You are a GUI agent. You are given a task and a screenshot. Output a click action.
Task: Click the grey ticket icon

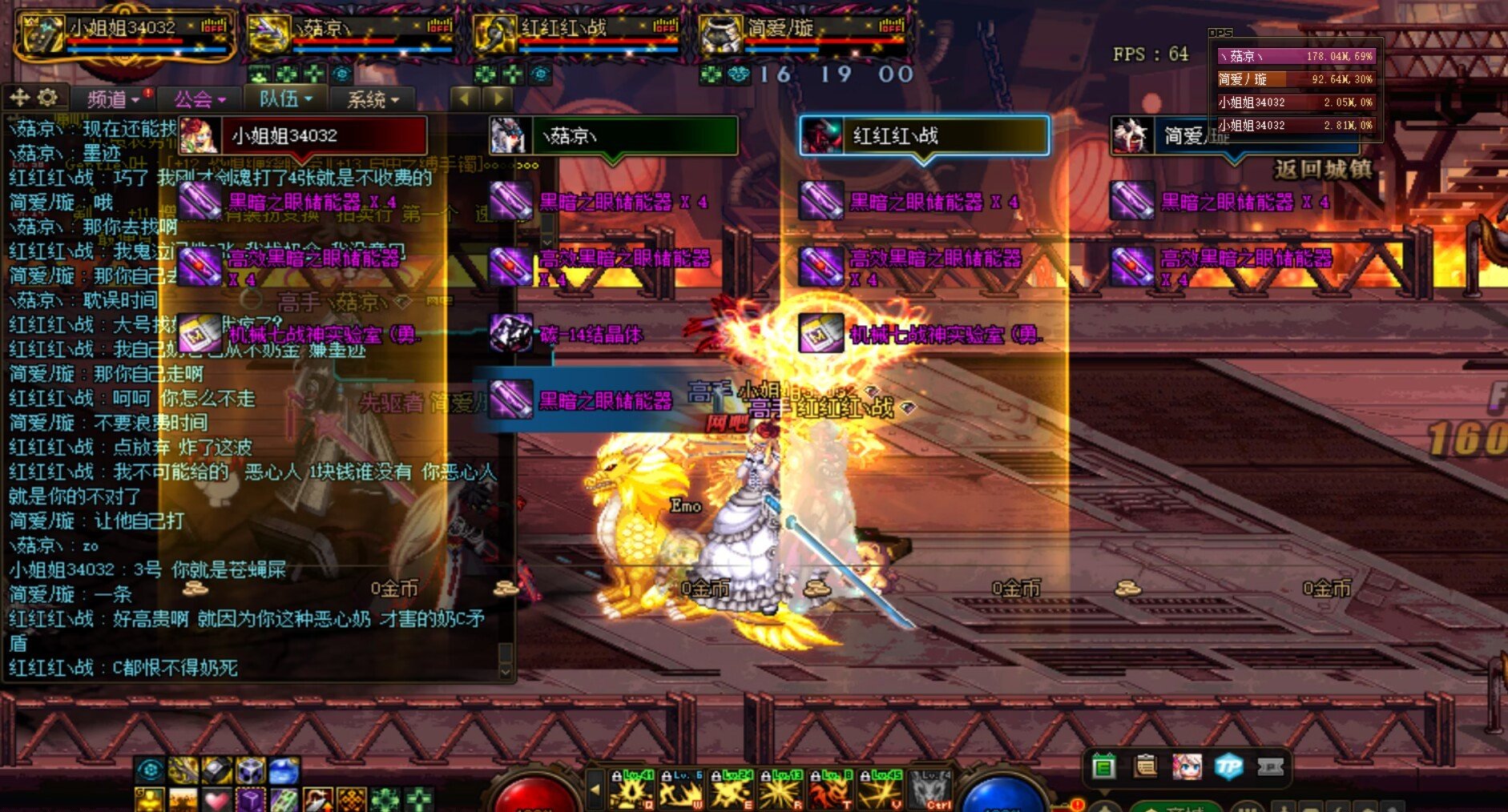1270,767
